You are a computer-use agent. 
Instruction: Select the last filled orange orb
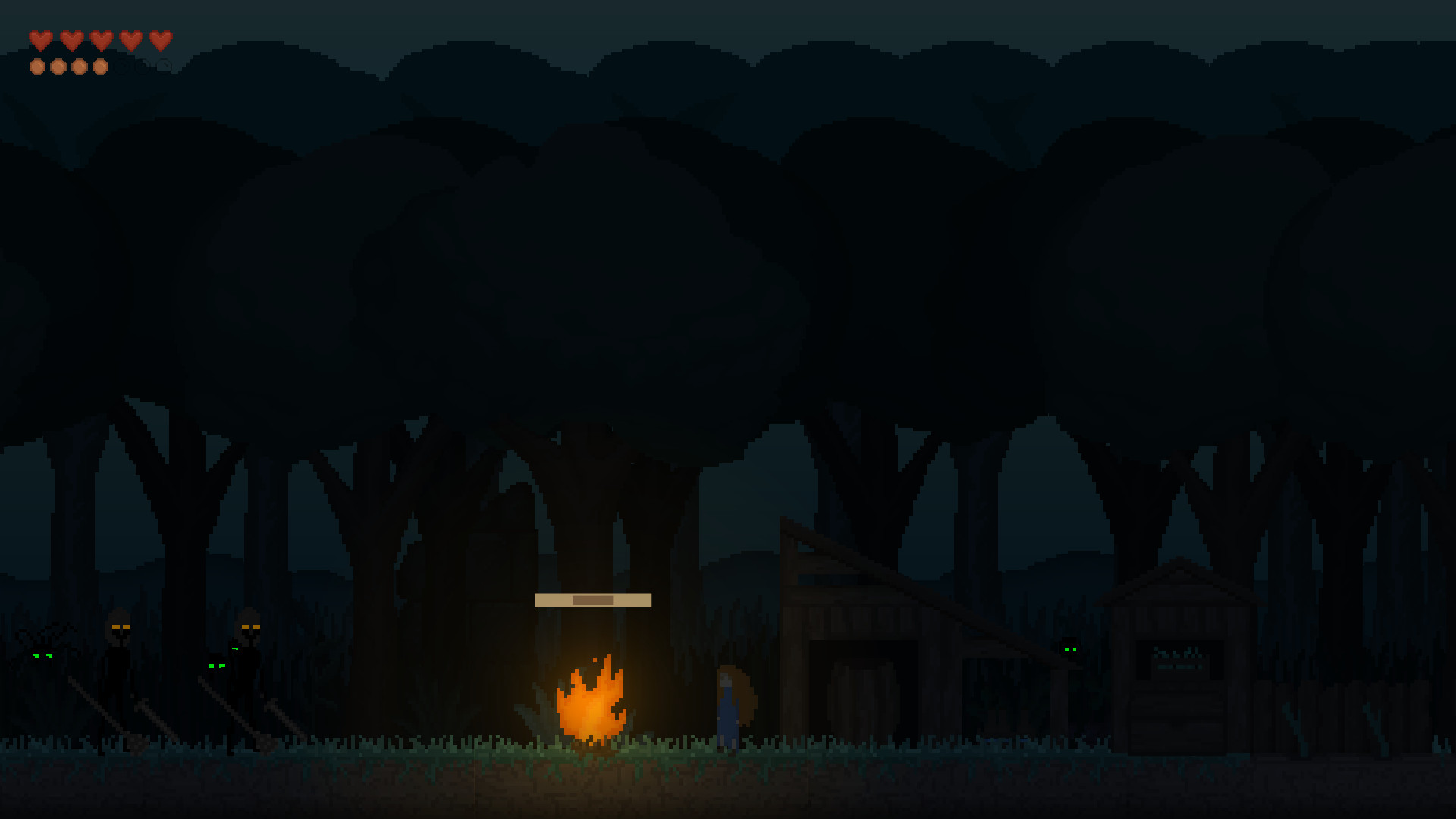coord(99,67)
